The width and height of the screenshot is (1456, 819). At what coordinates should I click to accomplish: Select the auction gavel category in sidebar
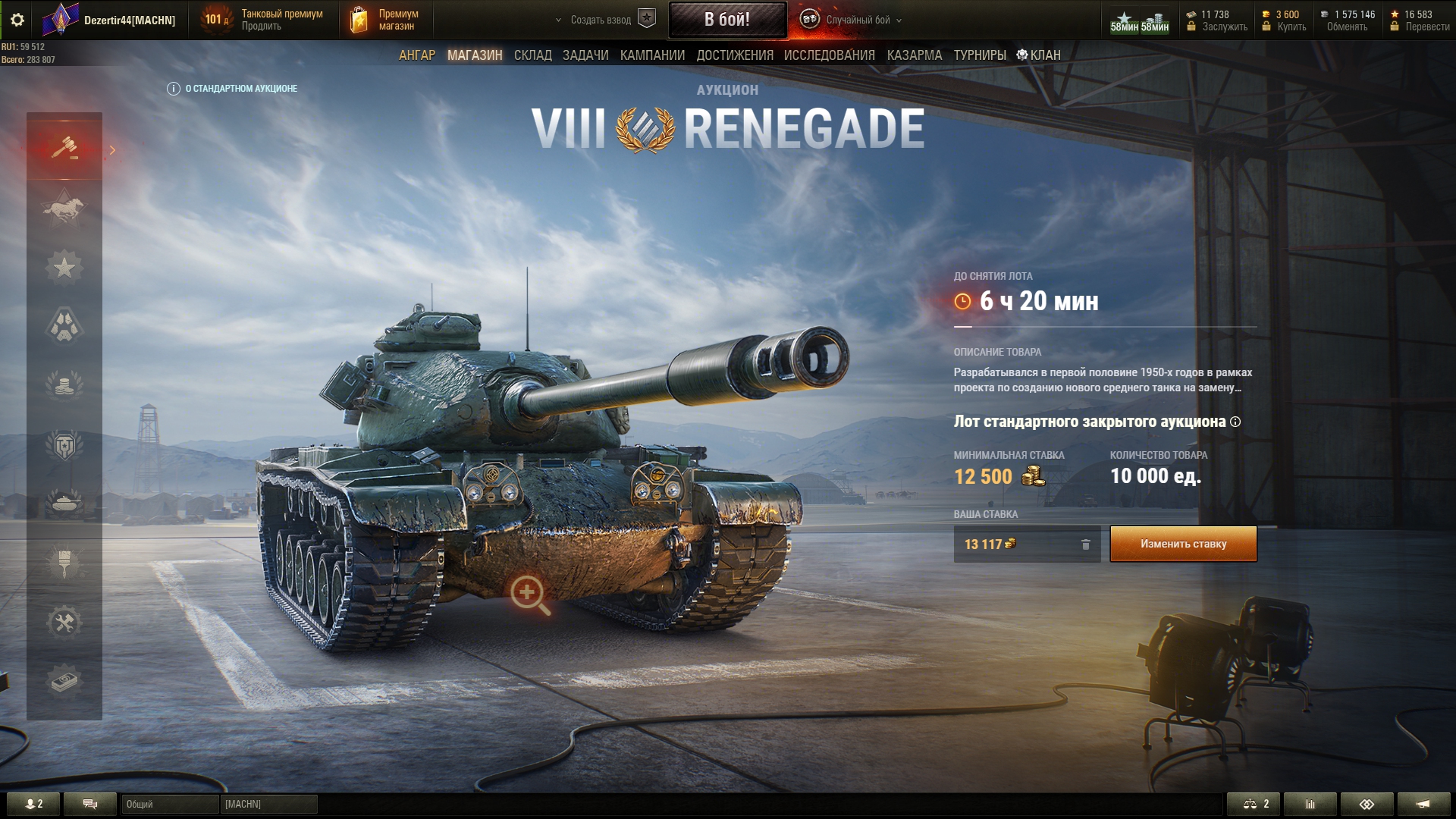(x=64, y=147)
